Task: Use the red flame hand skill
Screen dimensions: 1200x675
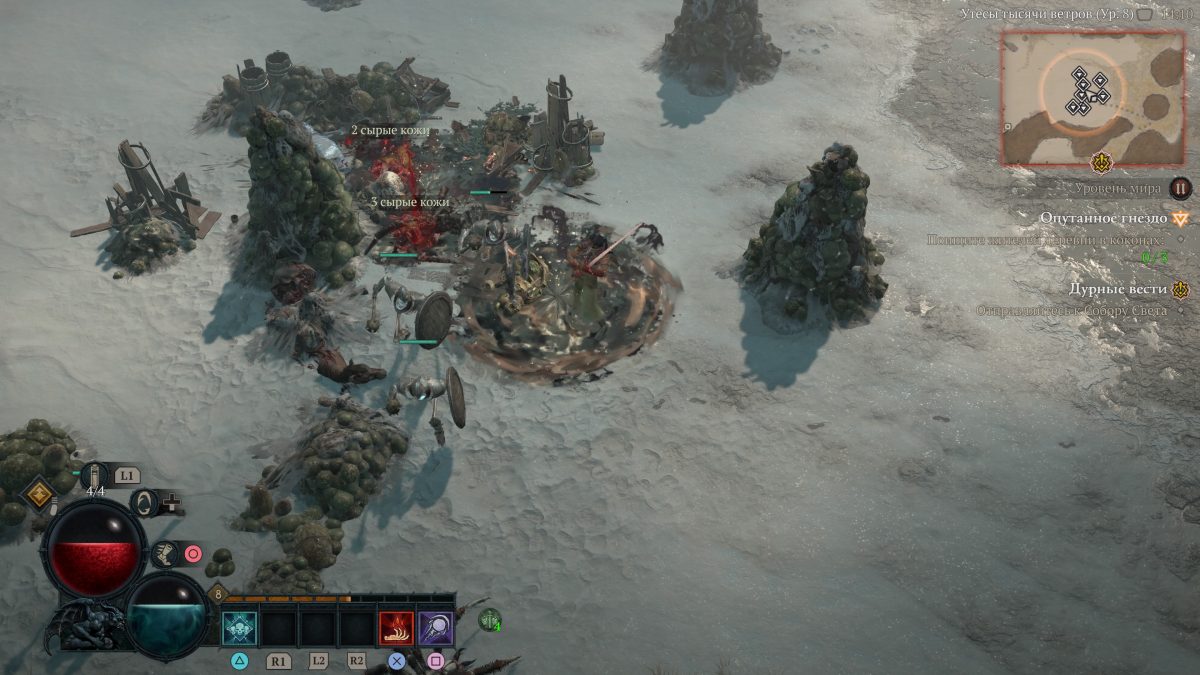Action: pyautogui.click(x=396, y=628)
